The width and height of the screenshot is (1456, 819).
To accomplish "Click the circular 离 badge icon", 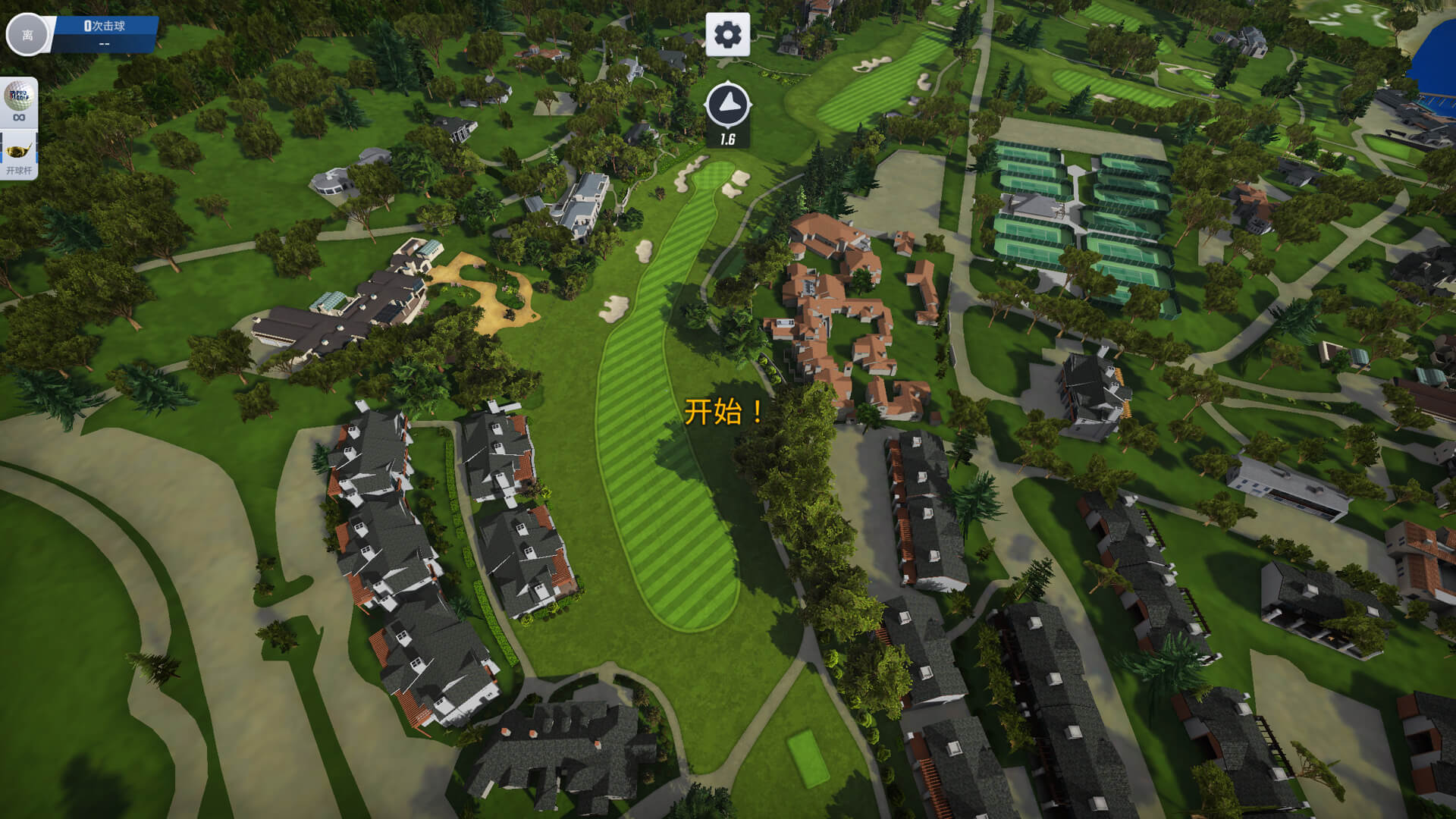I will 27,34.
